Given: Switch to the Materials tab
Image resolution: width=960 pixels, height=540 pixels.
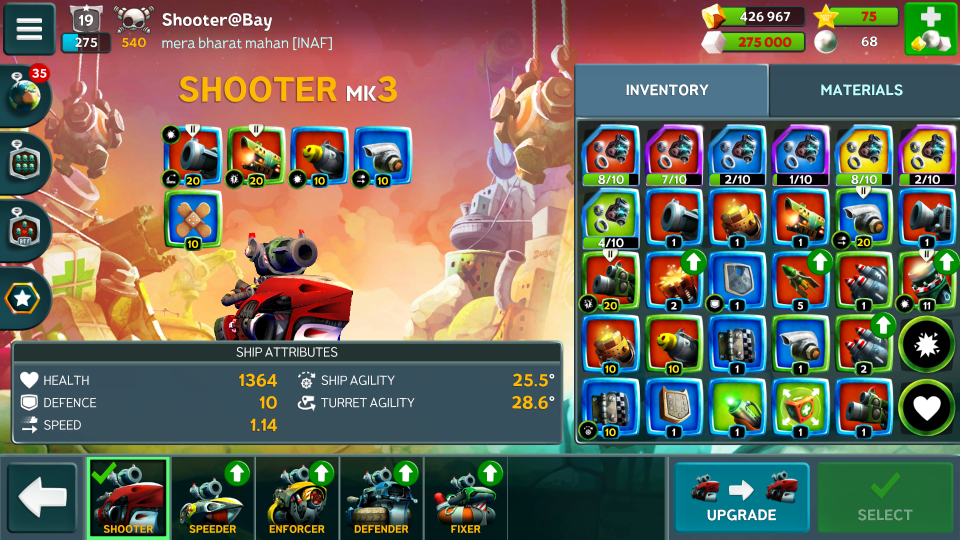Looking at the screenshot, I should 861,90.
